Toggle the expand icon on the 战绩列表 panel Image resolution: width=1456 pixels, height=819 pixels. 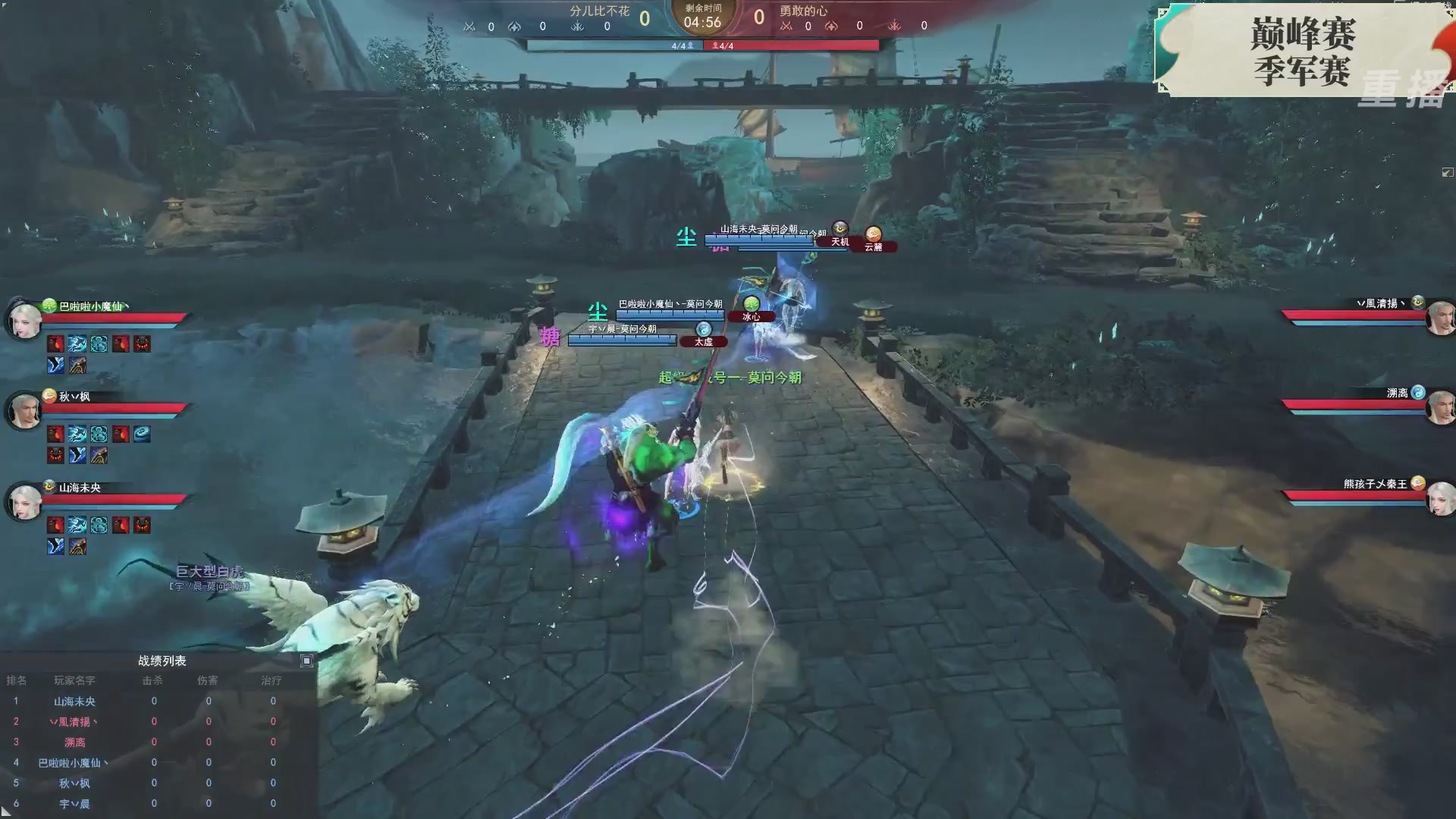click(306, 661)
